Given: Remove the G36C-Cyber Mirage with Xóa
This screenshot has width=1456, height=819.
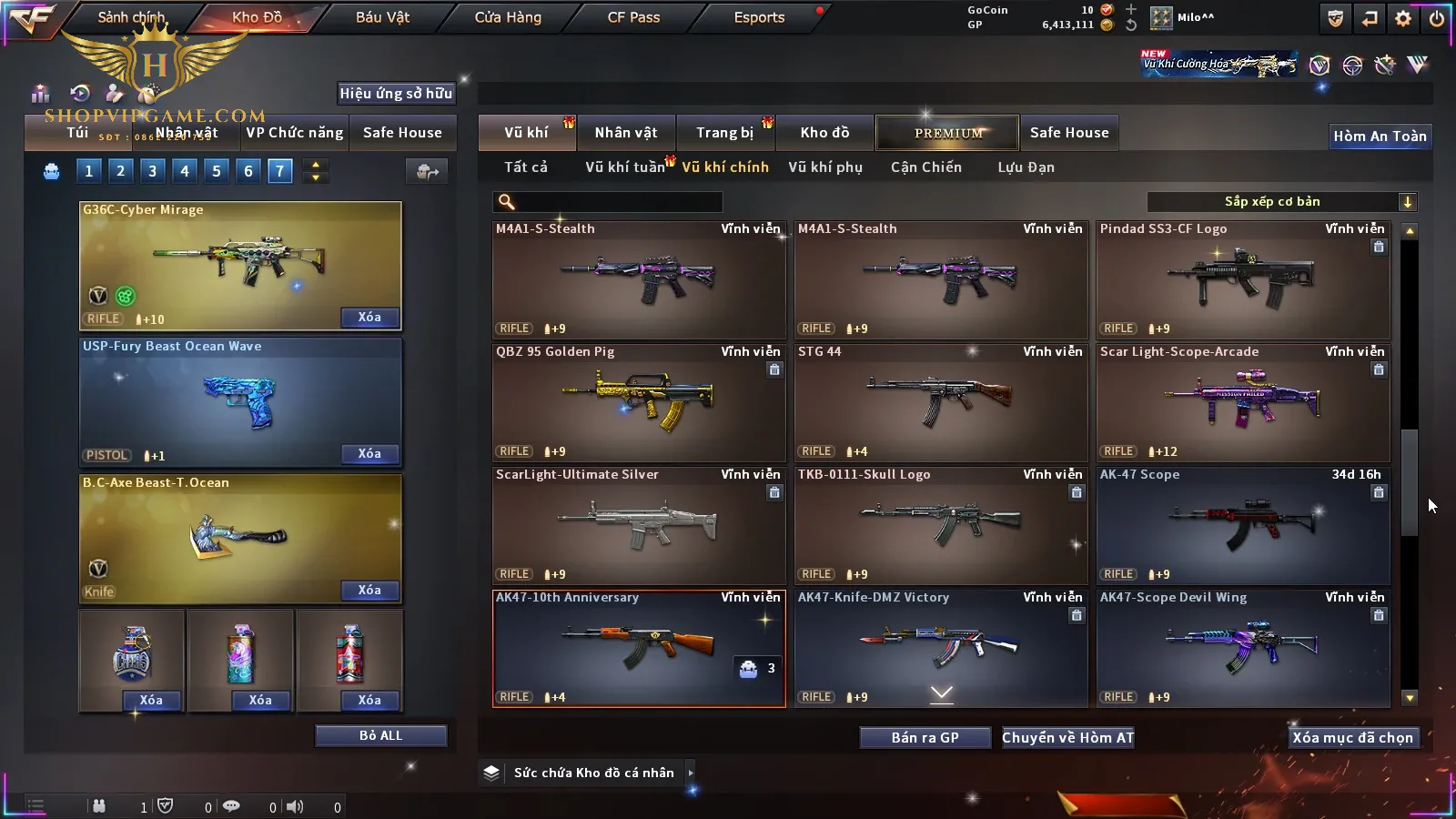Looking at the screenshot, I should click(369, 318).
